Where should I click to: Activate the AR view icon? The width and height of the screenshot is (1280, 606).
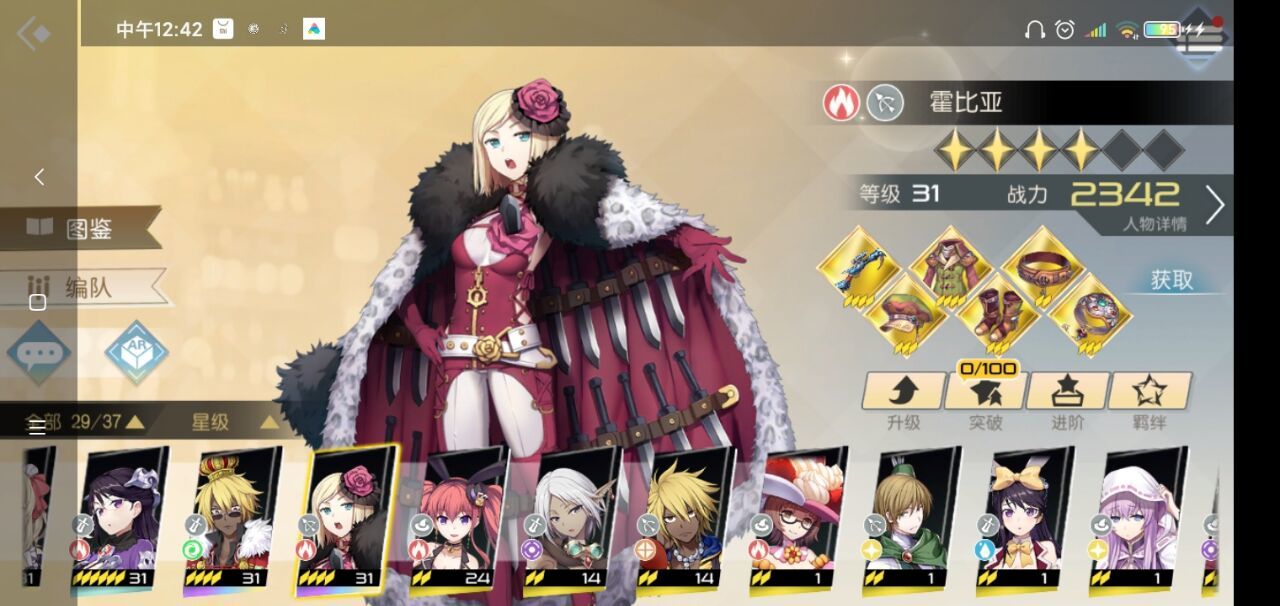point(136,352)
